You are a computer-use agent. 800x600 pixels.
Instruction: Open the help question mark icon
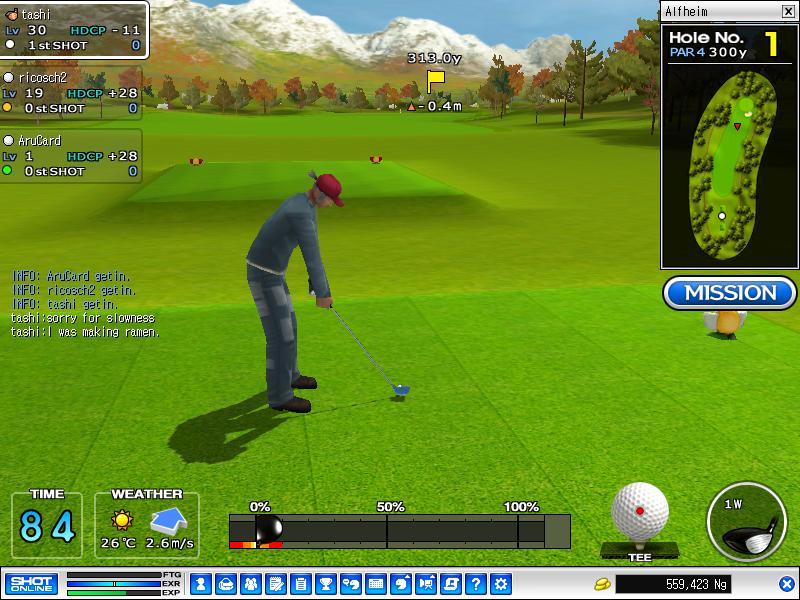[476, 583]
